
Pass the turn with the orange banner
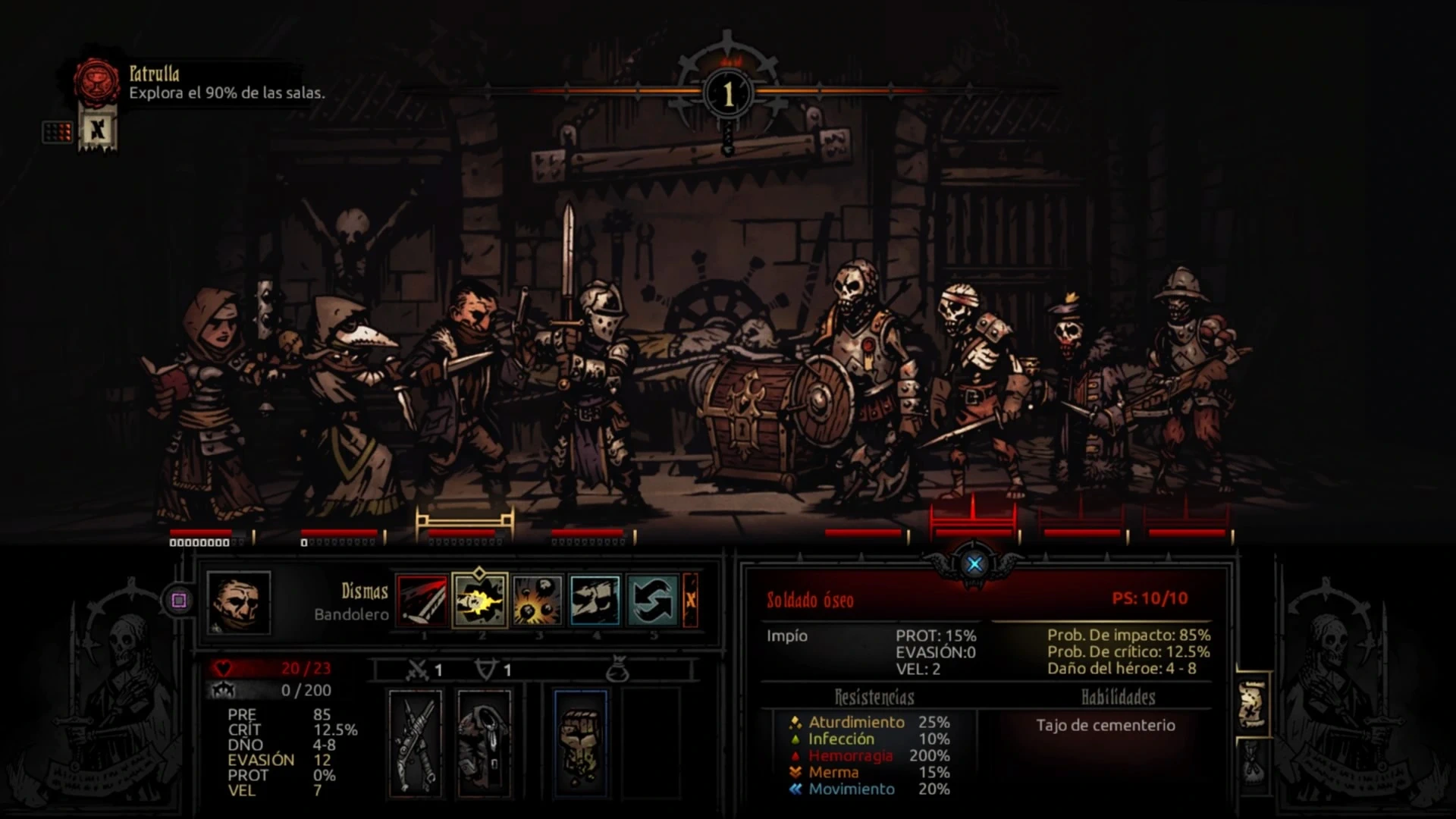691,601
